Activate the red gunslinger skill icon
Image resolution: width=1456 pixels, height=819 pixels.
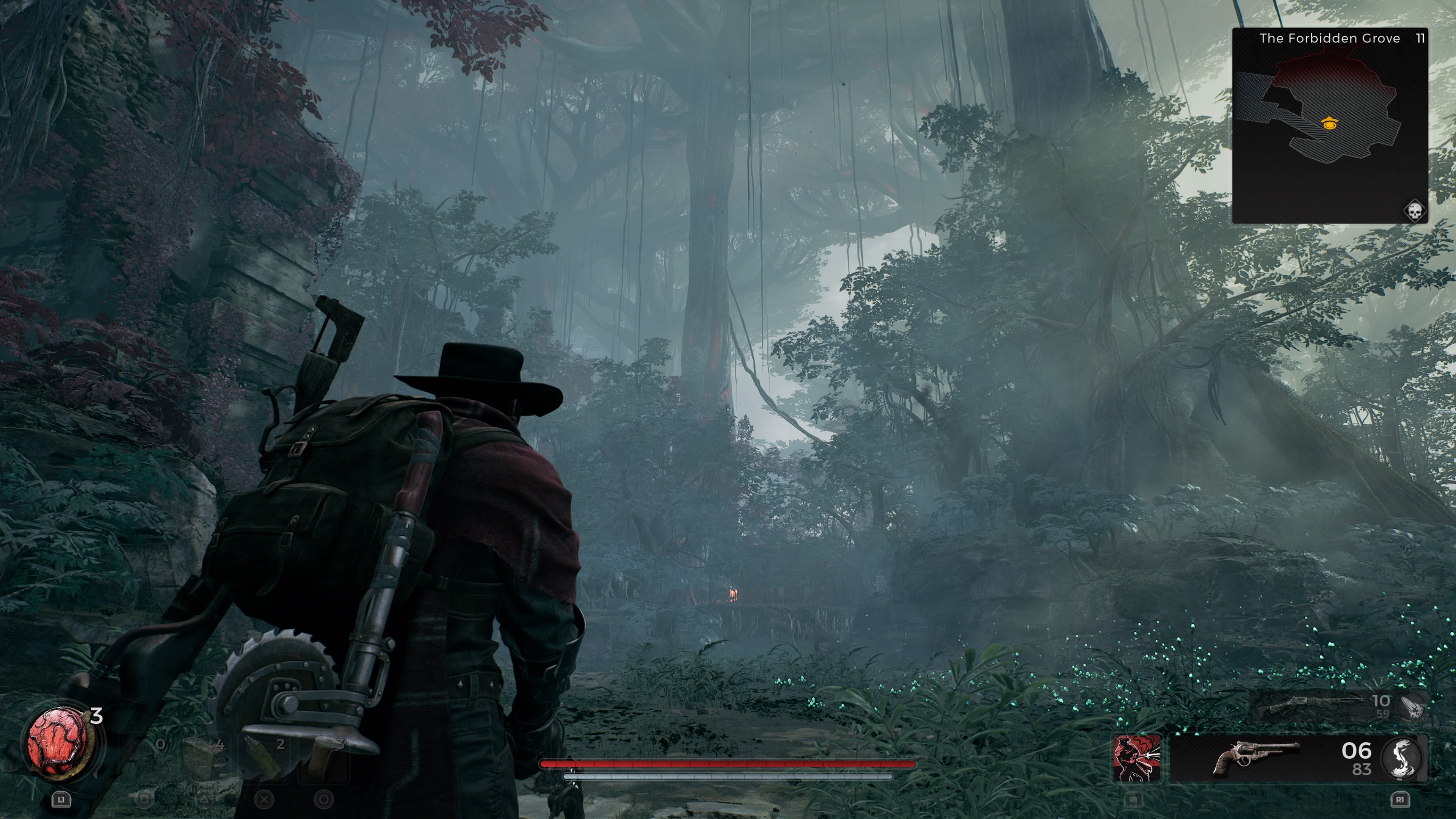[1137, 758]
